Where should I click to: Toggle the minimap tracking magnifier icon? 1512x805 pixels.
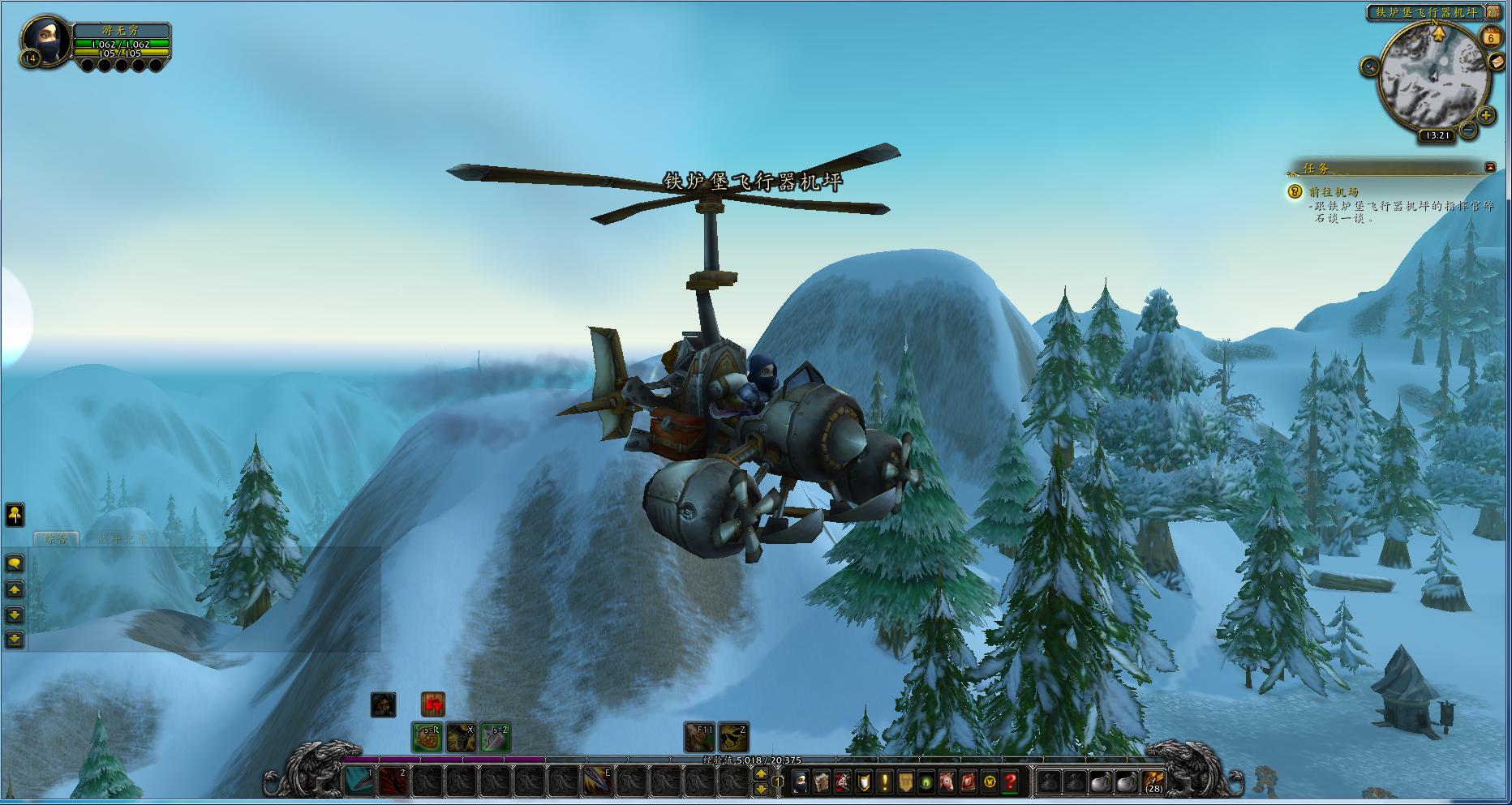pyautogui.click(x=1370, y=66)
